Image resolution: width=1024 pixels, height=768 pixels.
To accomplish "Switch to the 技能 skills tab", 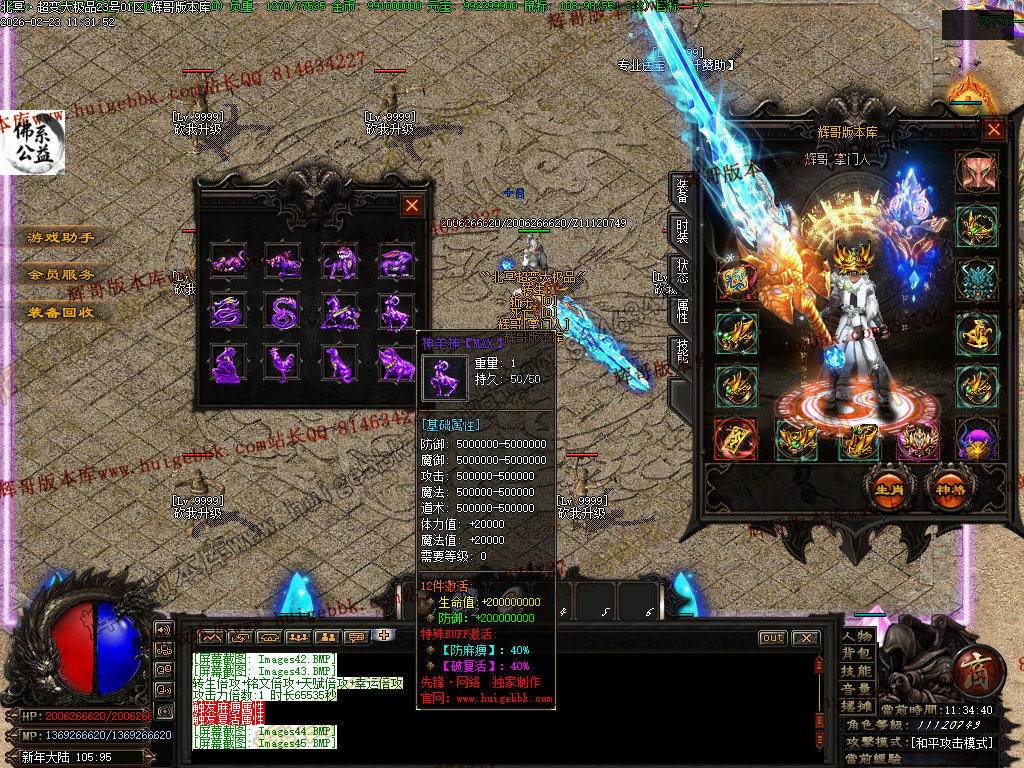I will (681, 352).
